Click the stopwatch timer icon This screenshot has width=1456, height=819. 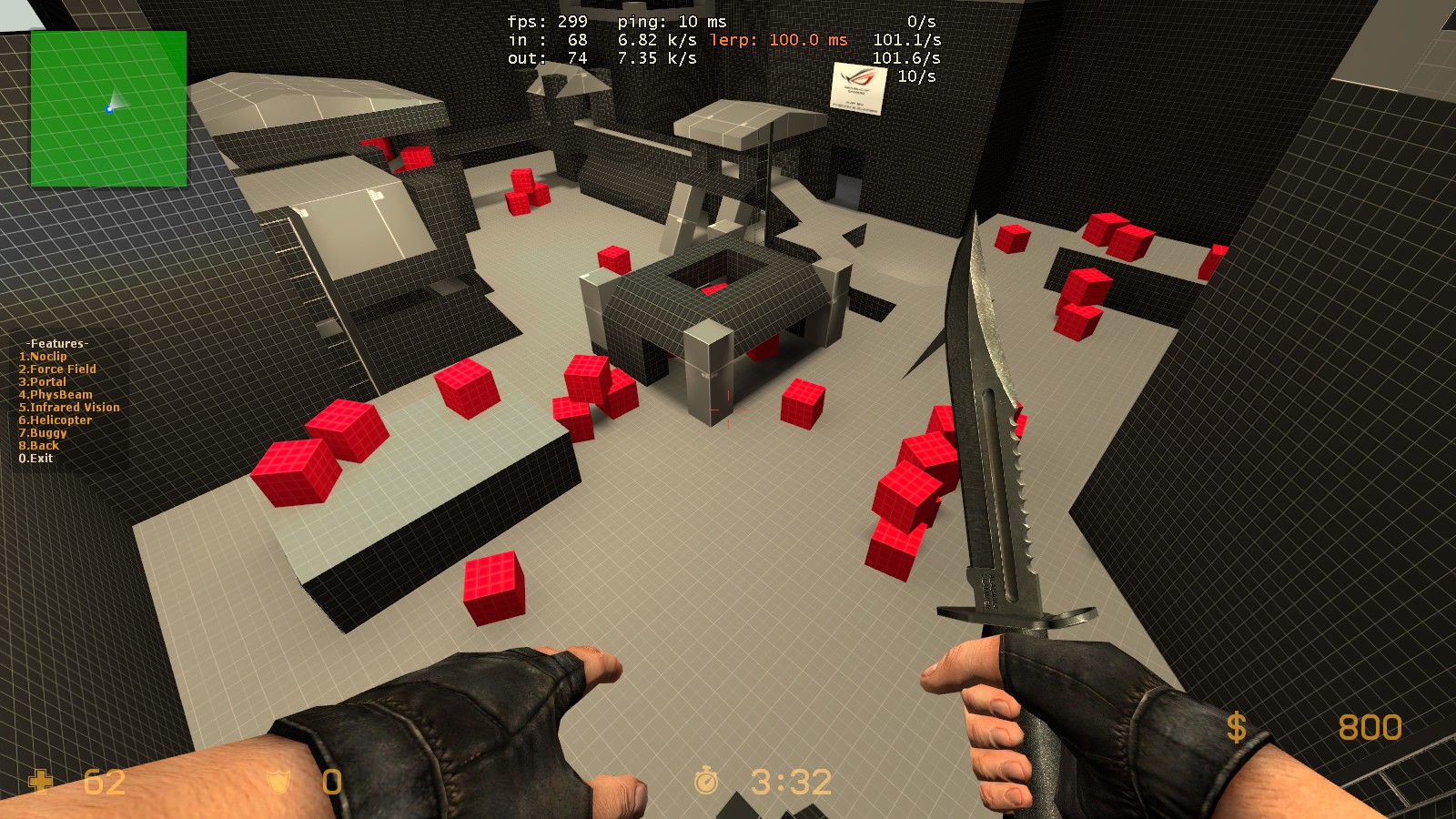pyautogui.click(x=705, y=778)
